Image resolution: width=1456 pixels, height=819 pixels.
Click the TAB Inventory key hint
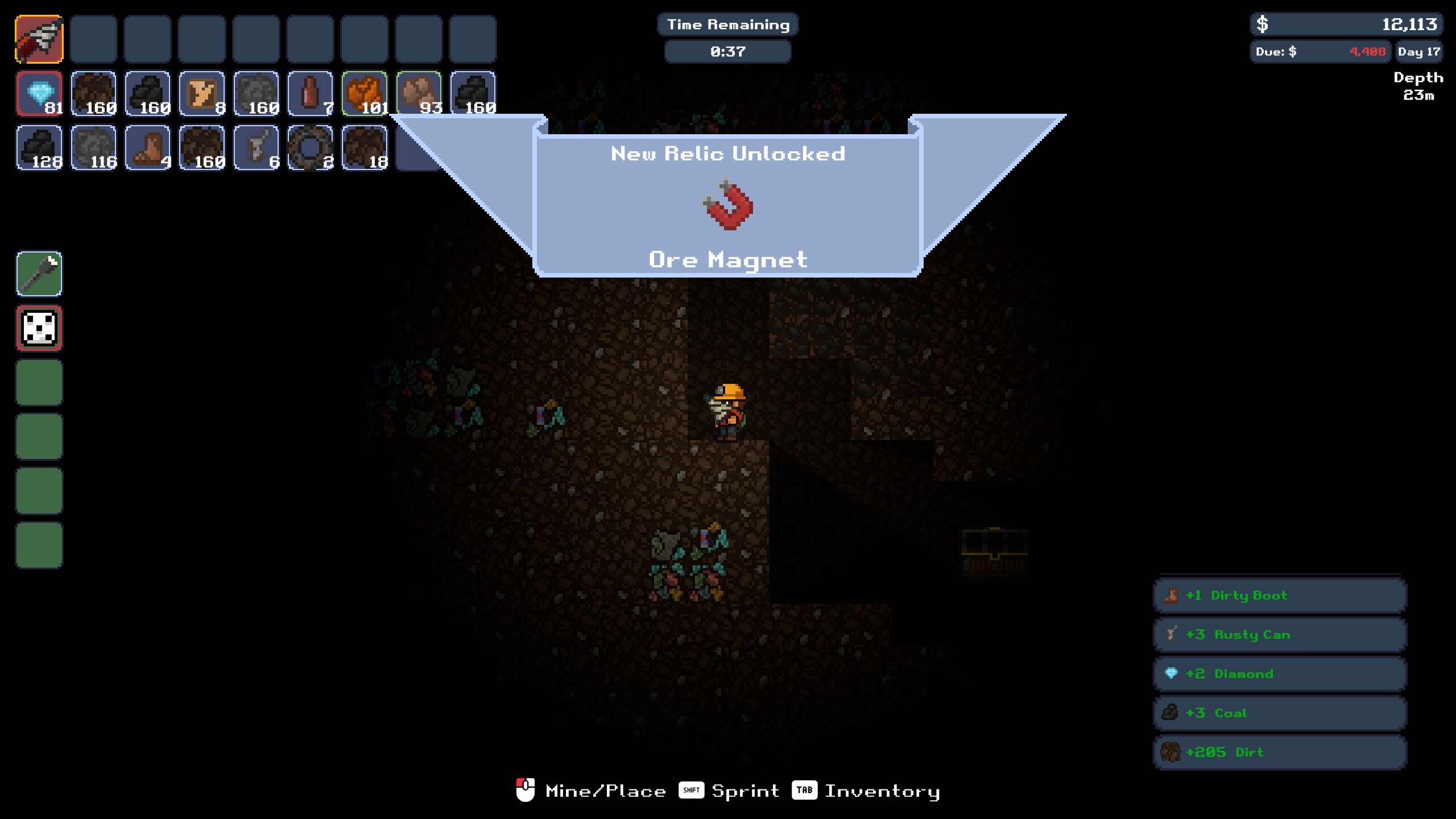pos(805,790)
